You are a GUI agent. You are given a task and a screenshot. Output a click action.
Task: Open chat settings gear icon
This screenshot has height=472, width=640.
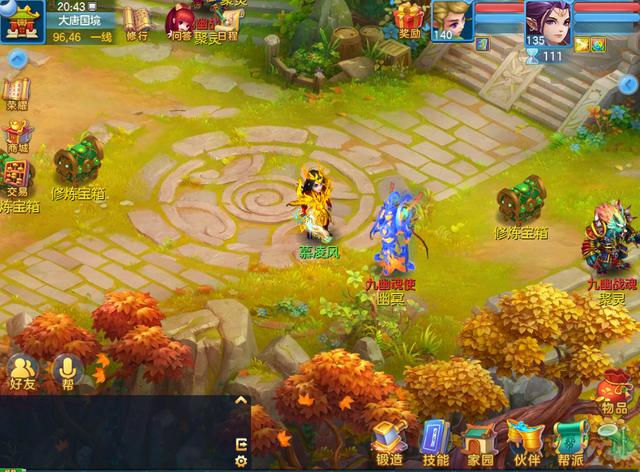(240, 461)
